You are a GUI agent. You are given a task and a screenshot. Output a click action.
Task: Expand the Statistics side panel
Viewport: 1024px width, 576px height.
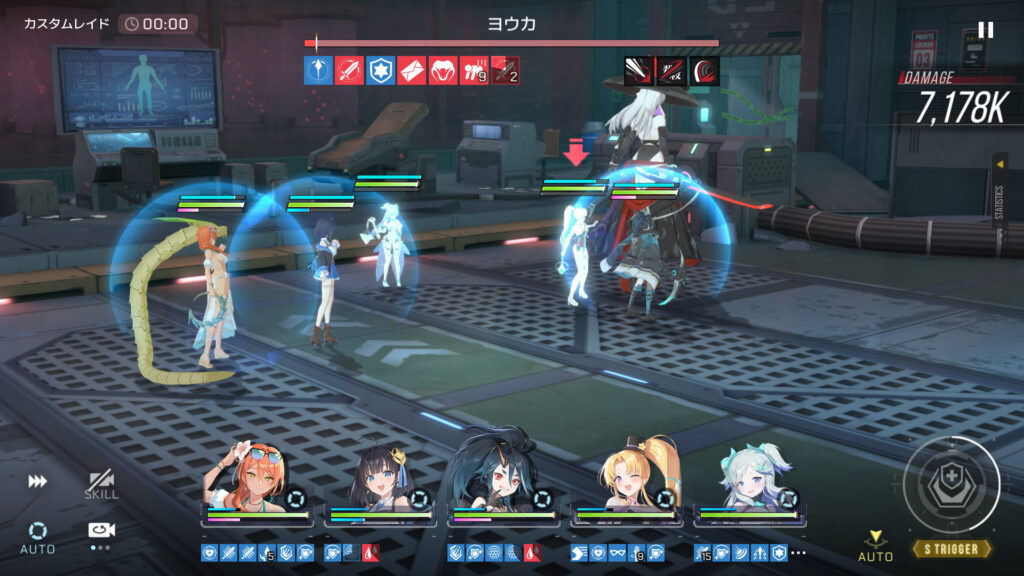999,190
